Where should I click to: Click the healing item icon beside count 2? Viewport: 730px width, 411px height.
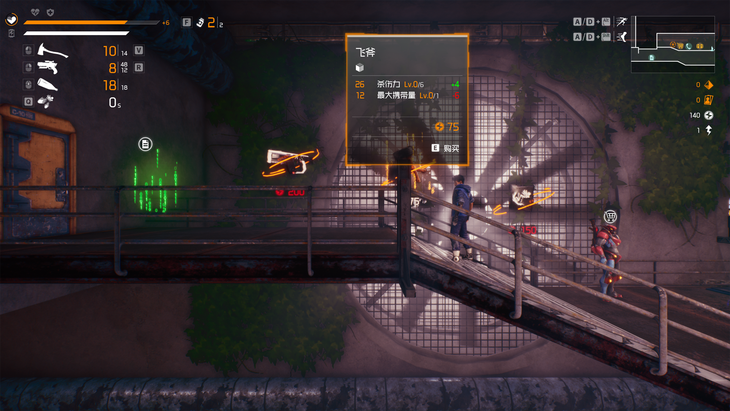[x=200, y=22]
